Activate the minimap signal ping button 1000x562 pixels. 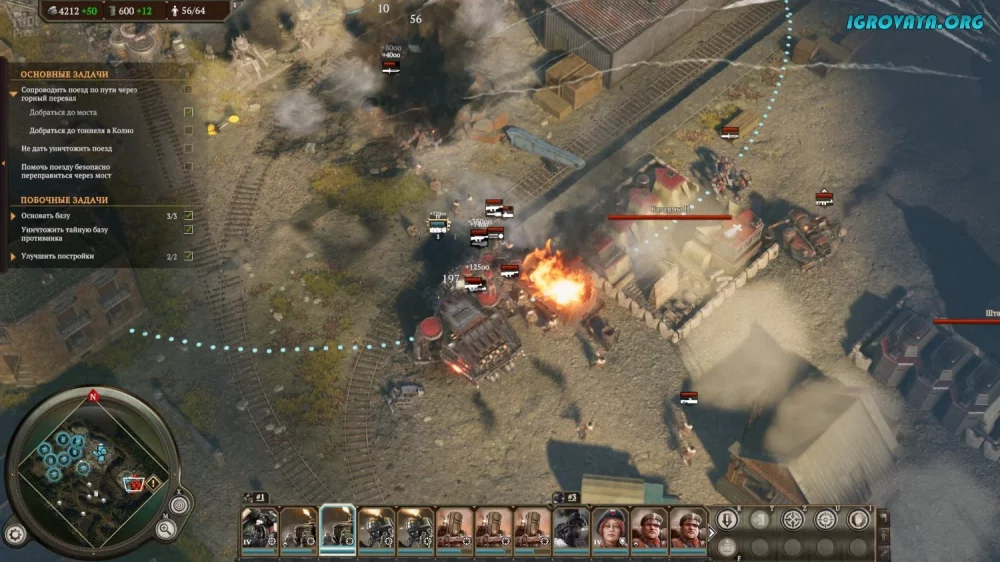click(180, 505)
